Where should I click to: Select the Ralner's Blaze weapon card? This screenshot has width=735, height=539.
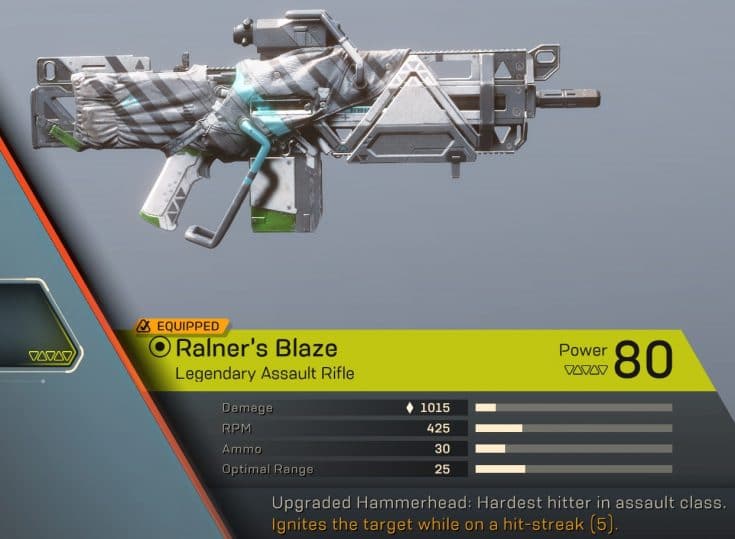(x=420, y=361)
